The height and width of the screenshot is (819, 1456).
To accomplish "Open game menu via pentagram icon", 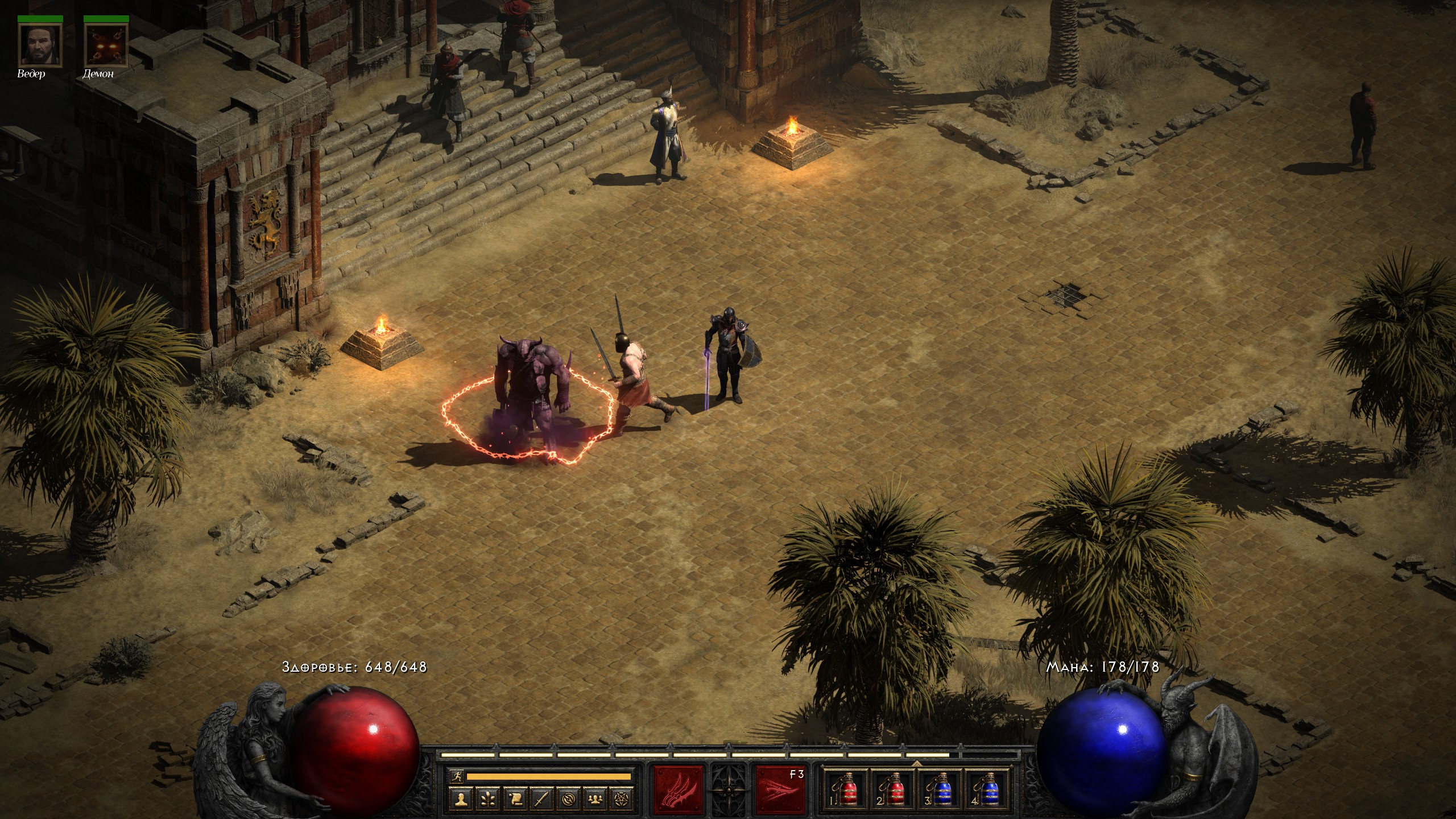I will click(621, 799).
